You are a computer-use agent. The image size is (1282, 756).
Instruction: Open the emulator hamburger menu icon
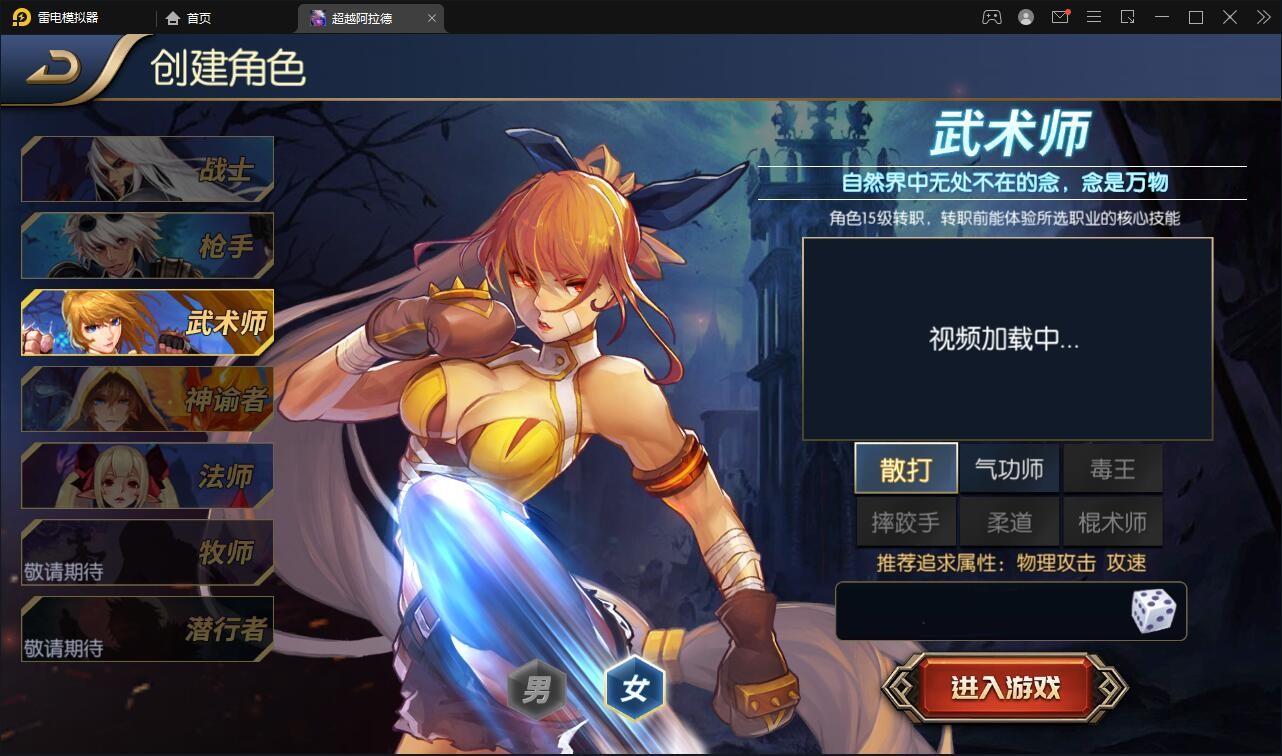point(1093,17)
